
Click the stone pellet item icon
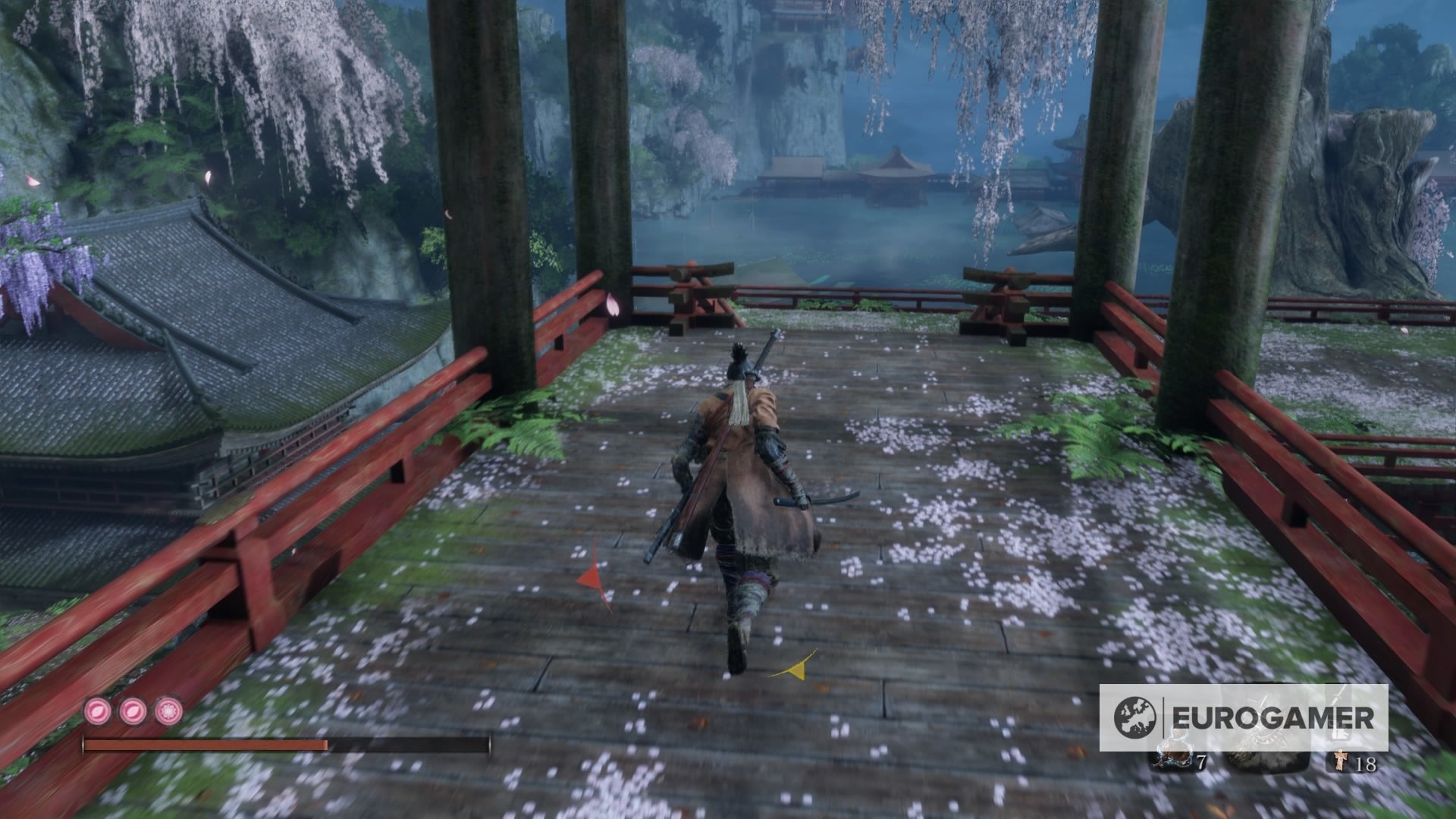(x=1266, y=758)
